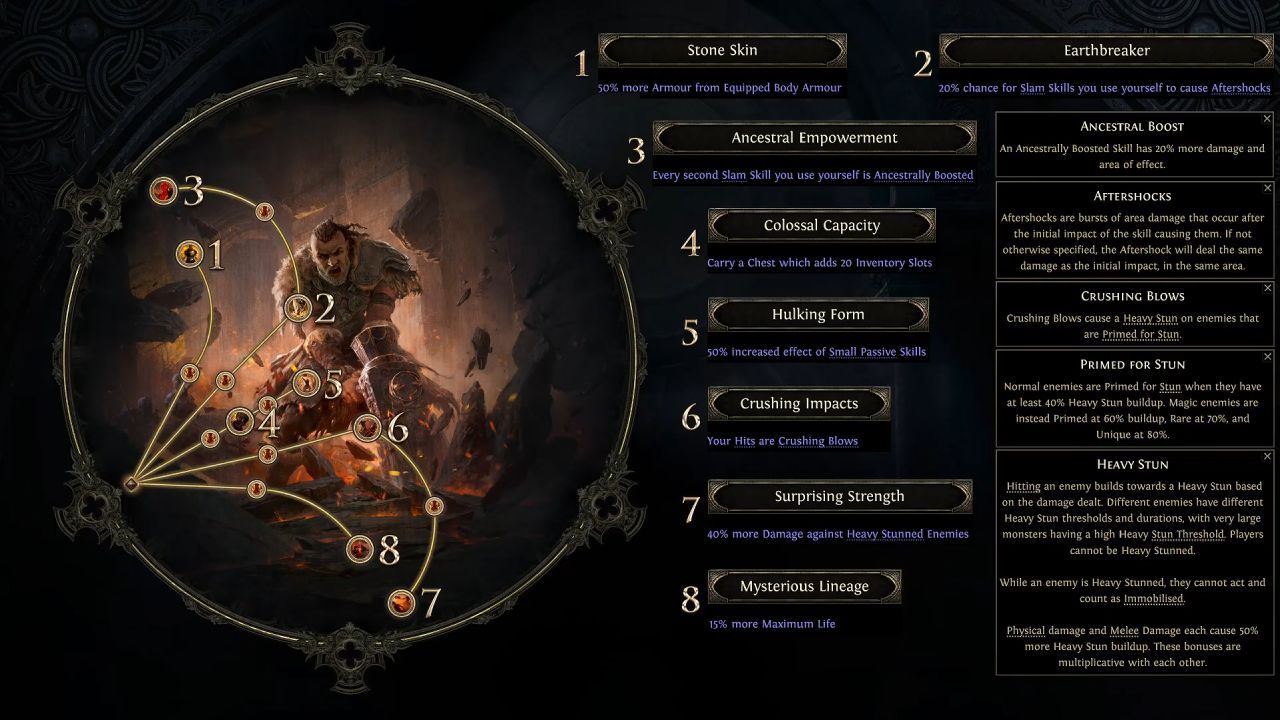Click the club ornament atop the tree wheel
This screenshot has width=1280, height=720.
(x=348, y=62)
